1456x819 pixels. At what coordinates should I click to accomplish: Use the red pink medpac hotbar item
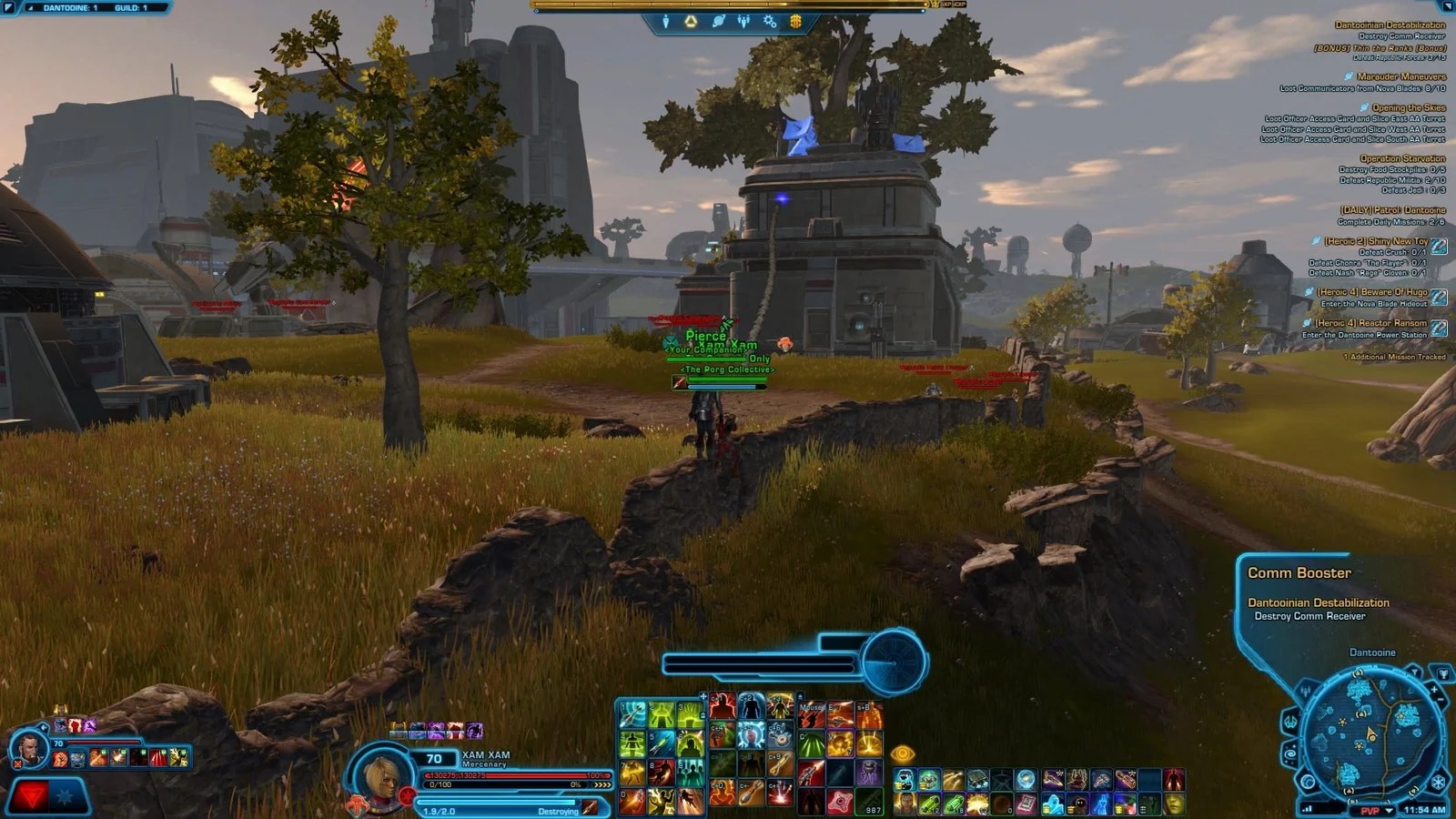tap(838, 802)
